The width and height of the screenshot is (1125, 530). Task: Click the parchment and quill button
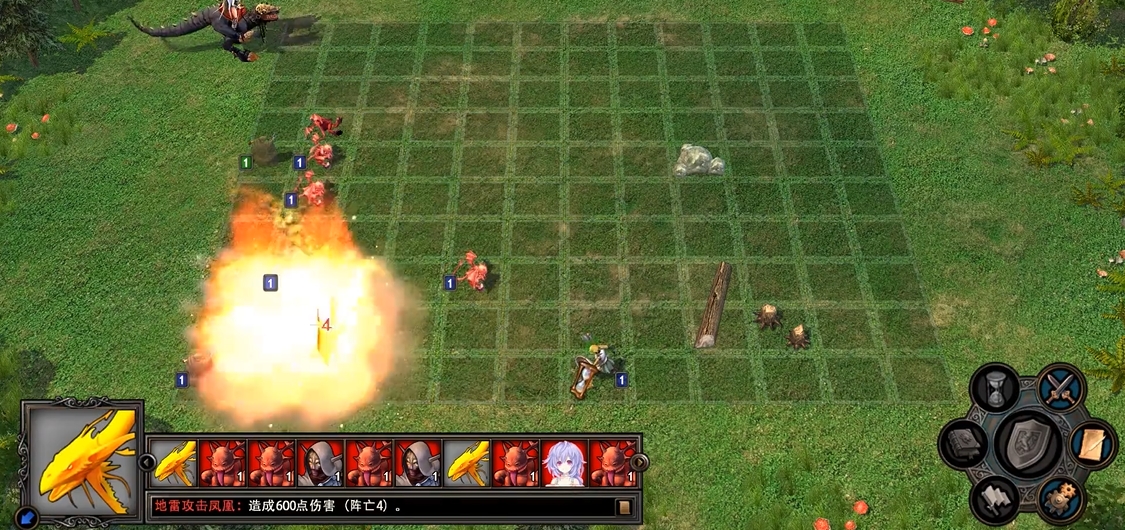coord(1093,444)
